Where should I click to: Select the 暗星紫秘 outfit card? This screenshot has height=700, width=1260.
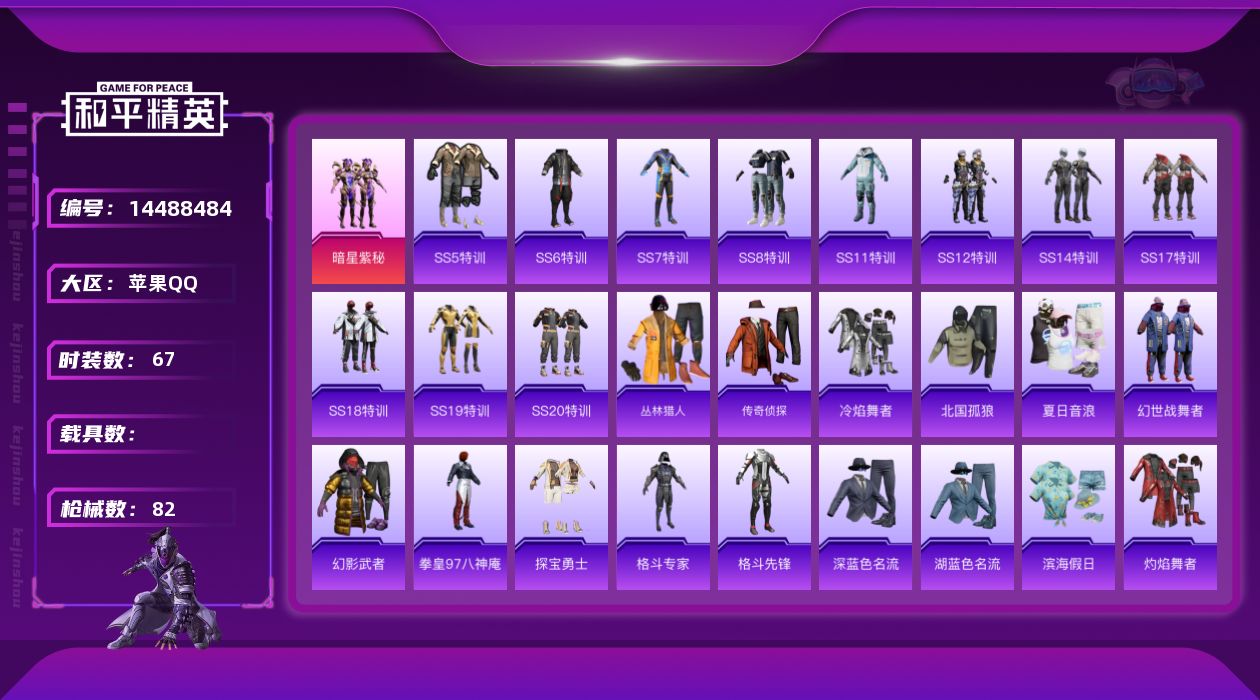coord(358,210)
